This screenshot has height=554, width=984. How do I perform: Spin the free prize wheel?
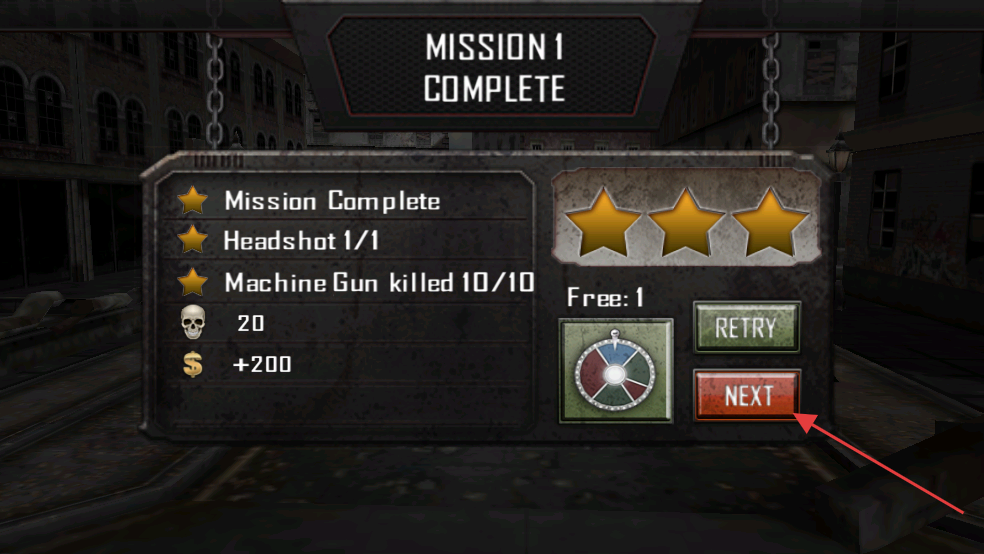[x=615, y=371]
